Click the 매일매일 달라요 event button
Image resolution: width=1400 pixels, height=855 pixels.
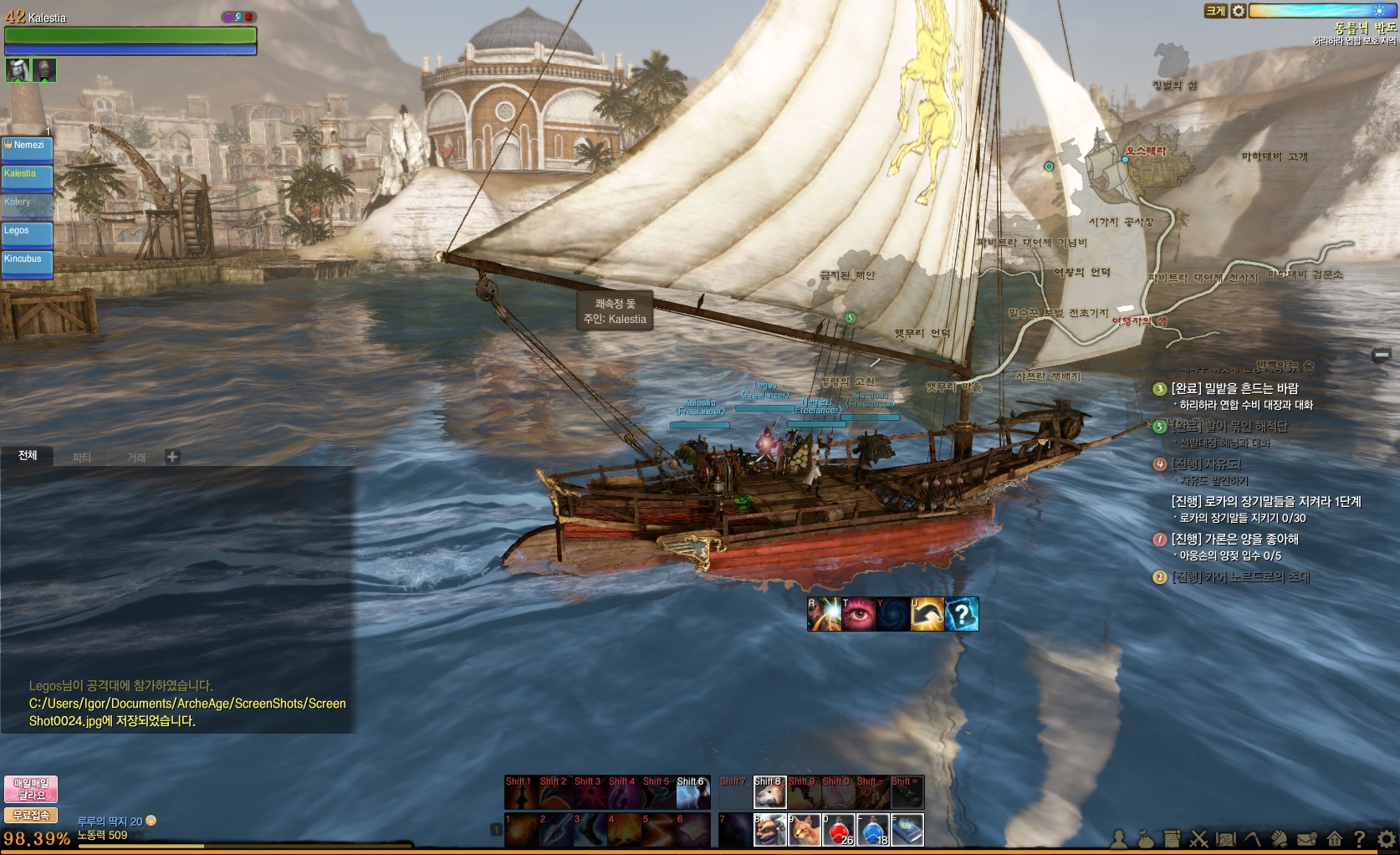[x=31, y=789]
